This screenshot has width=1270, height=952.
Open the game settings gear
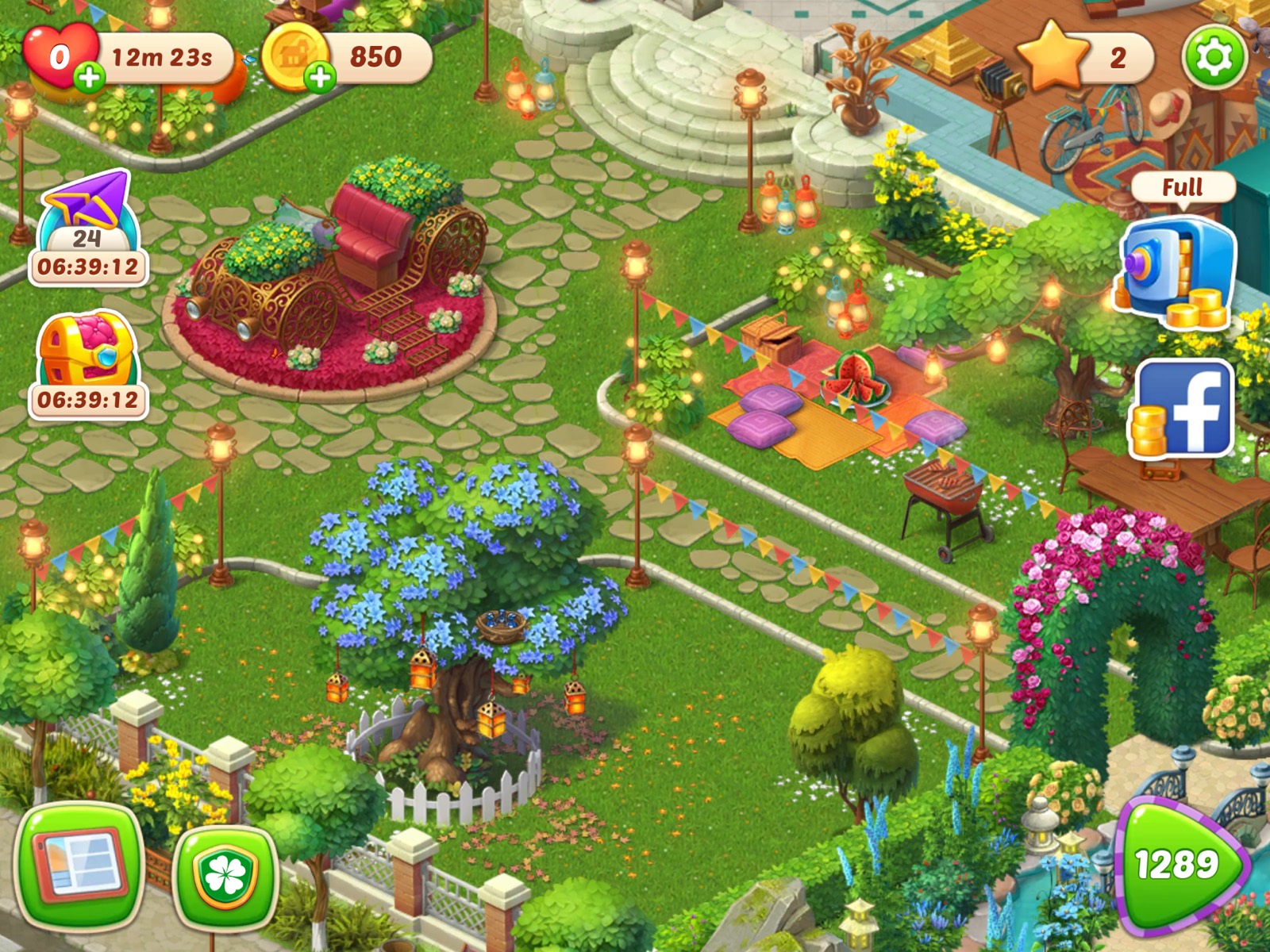(1216, 56)
